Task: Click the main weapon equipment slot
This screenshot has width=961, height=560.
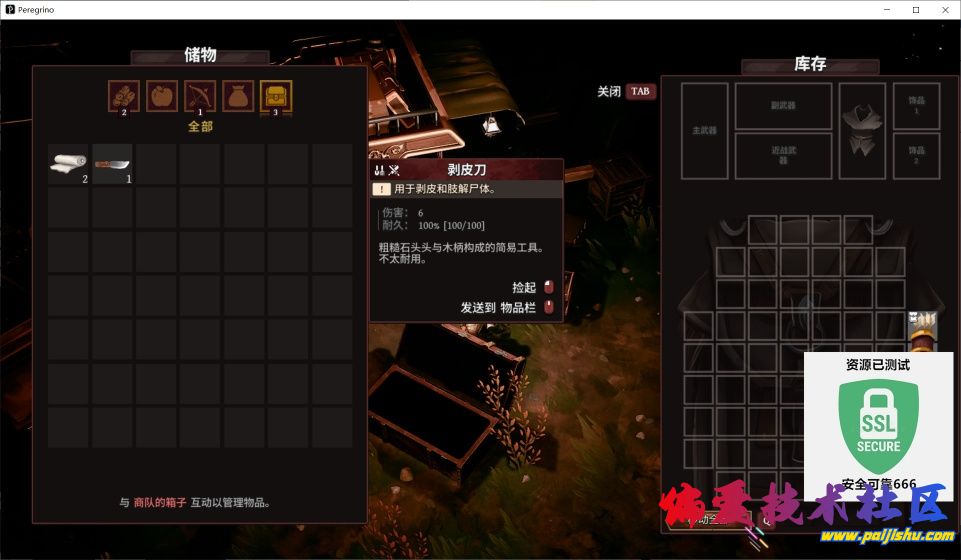Action: tap(705, 130)
